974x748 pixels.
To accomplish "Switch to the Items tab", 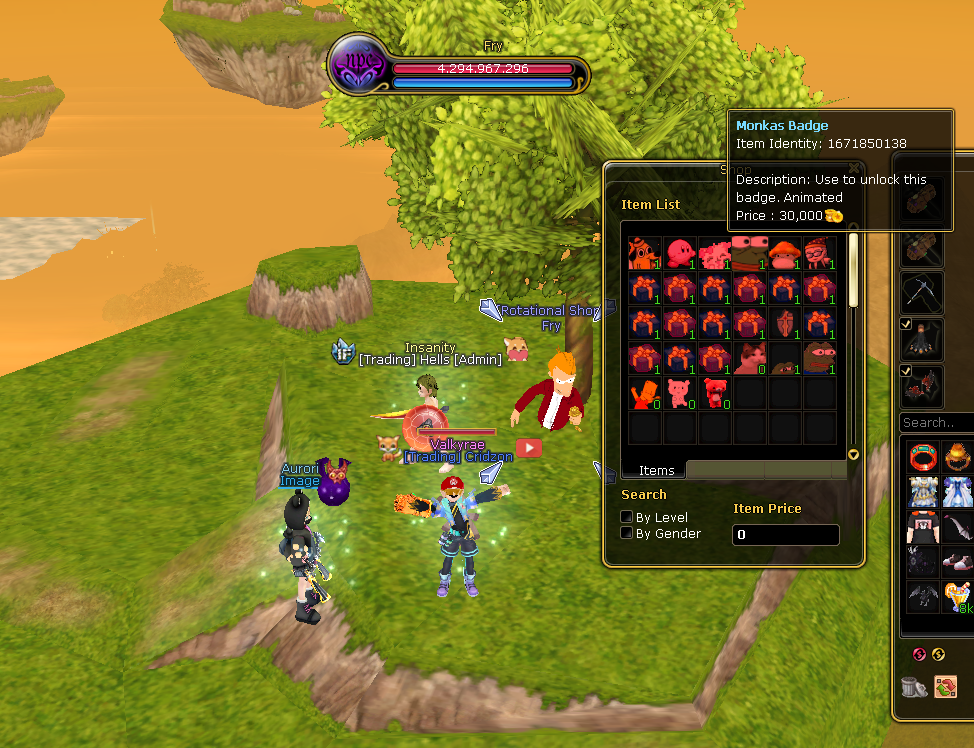I will 656,470.
